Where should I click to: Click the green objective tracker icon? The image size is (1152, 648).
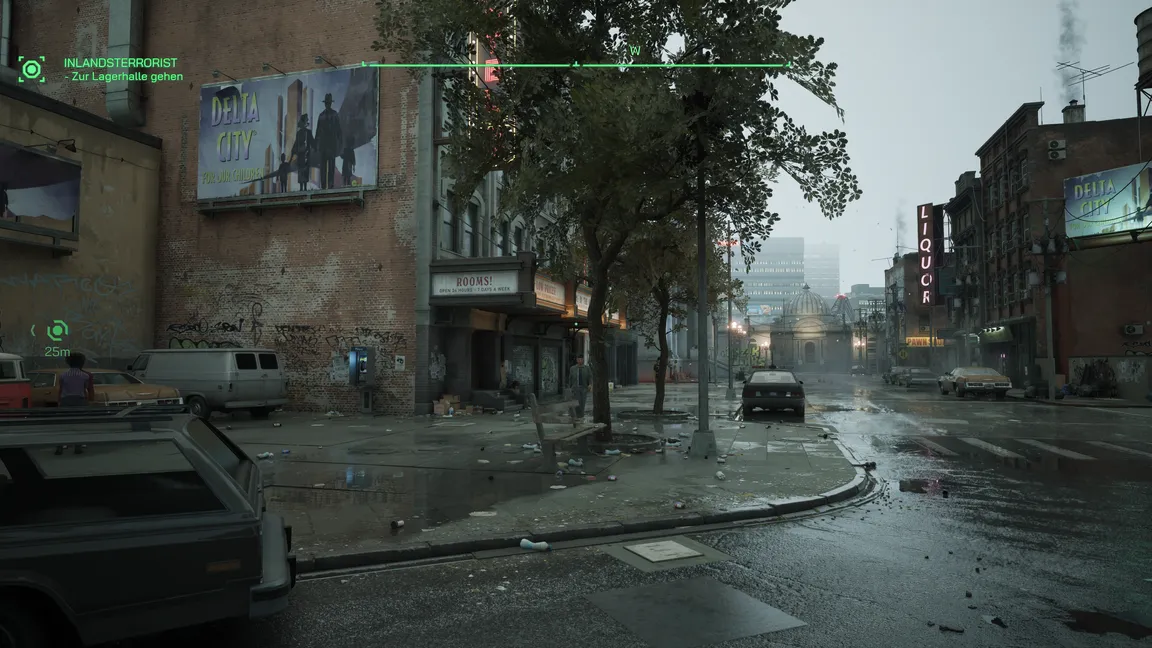pos(31,69)
